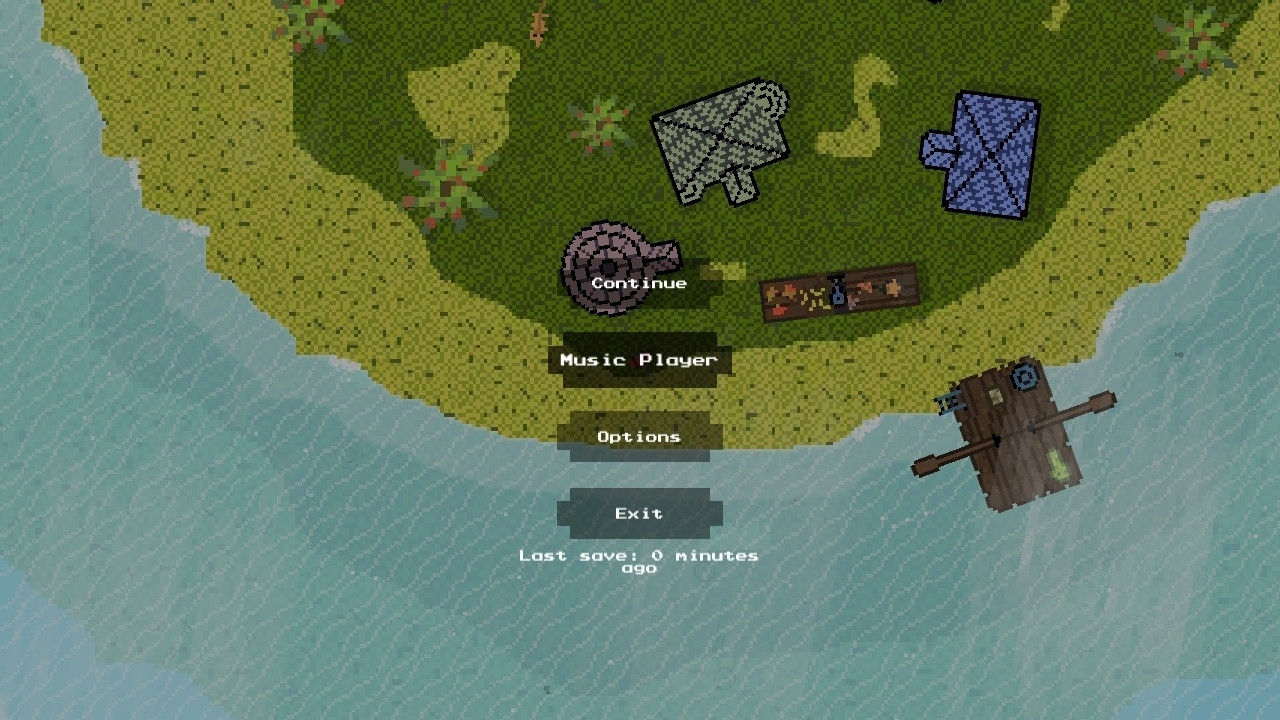Click the Exit button
This screenshot has width=1280, height=720.
point(640,513)
